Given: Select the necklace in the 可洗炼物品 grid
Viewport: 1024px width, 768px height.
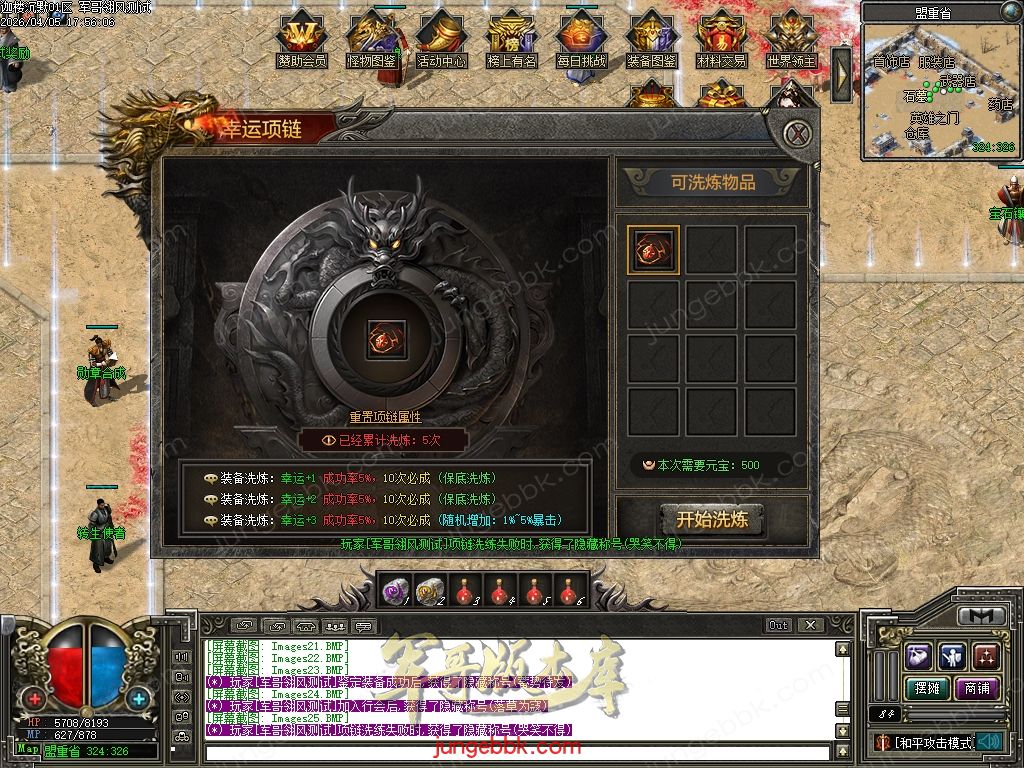Looking at the screenshot, I should point(654,250).
